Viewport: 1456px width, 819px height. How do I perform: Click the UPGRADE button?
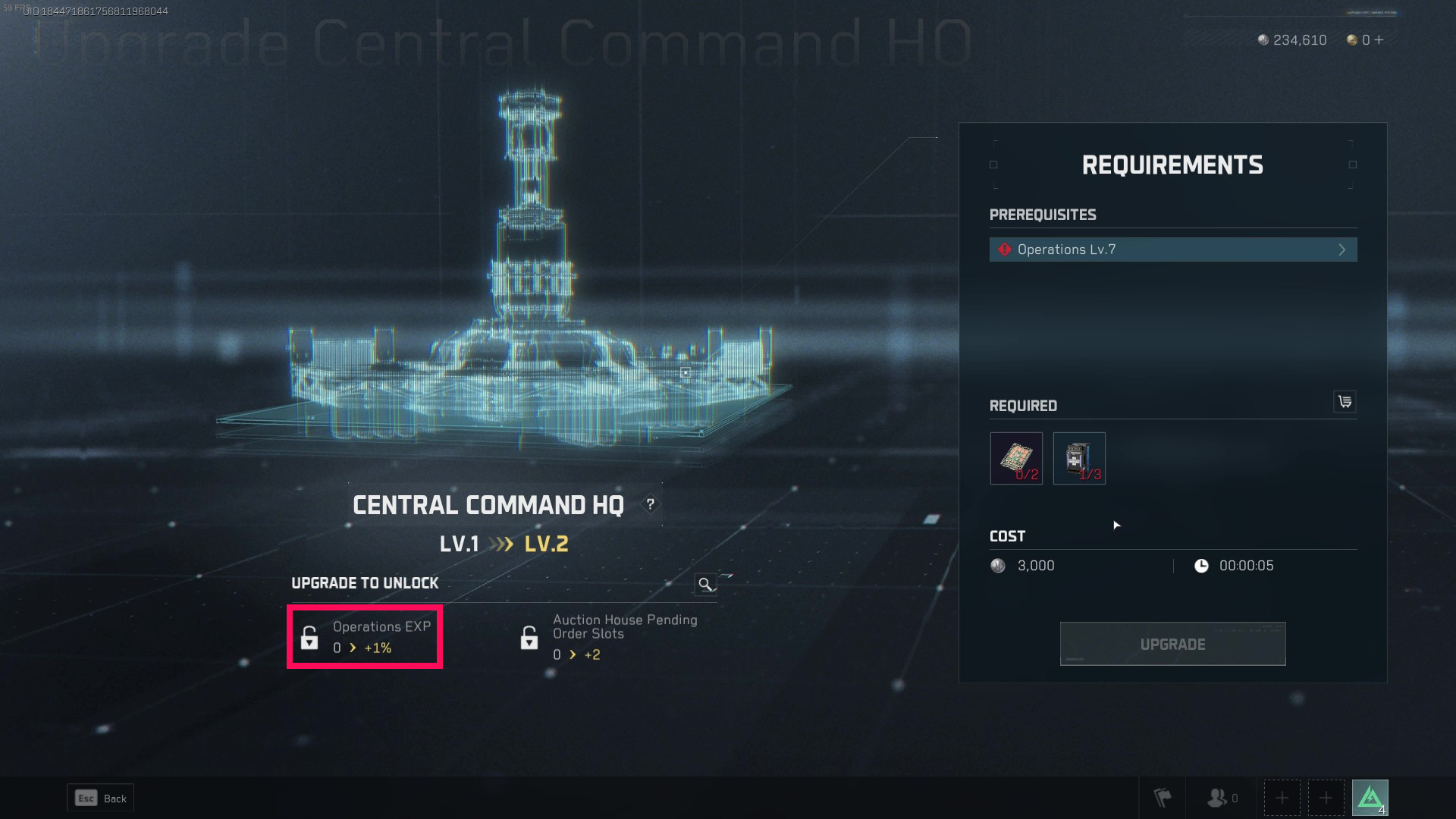click(x=1172, y=644)
